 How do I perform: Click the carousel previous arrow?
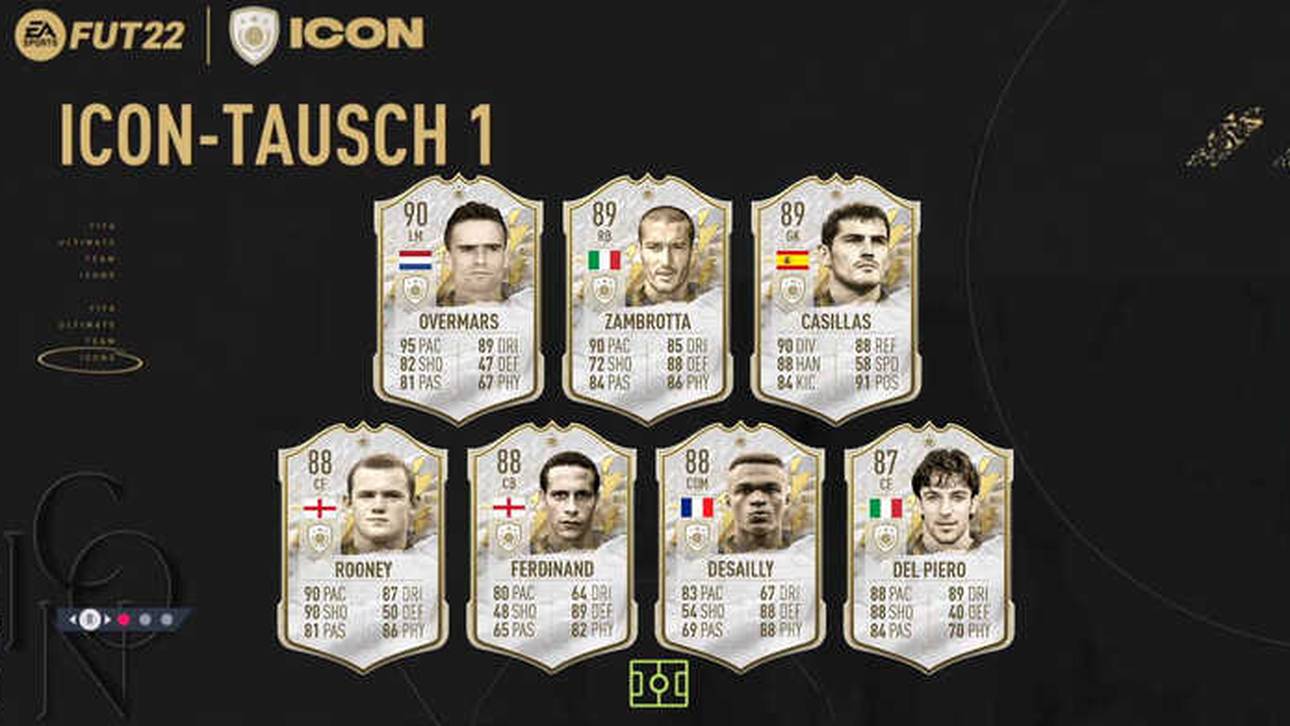[72, 619]
